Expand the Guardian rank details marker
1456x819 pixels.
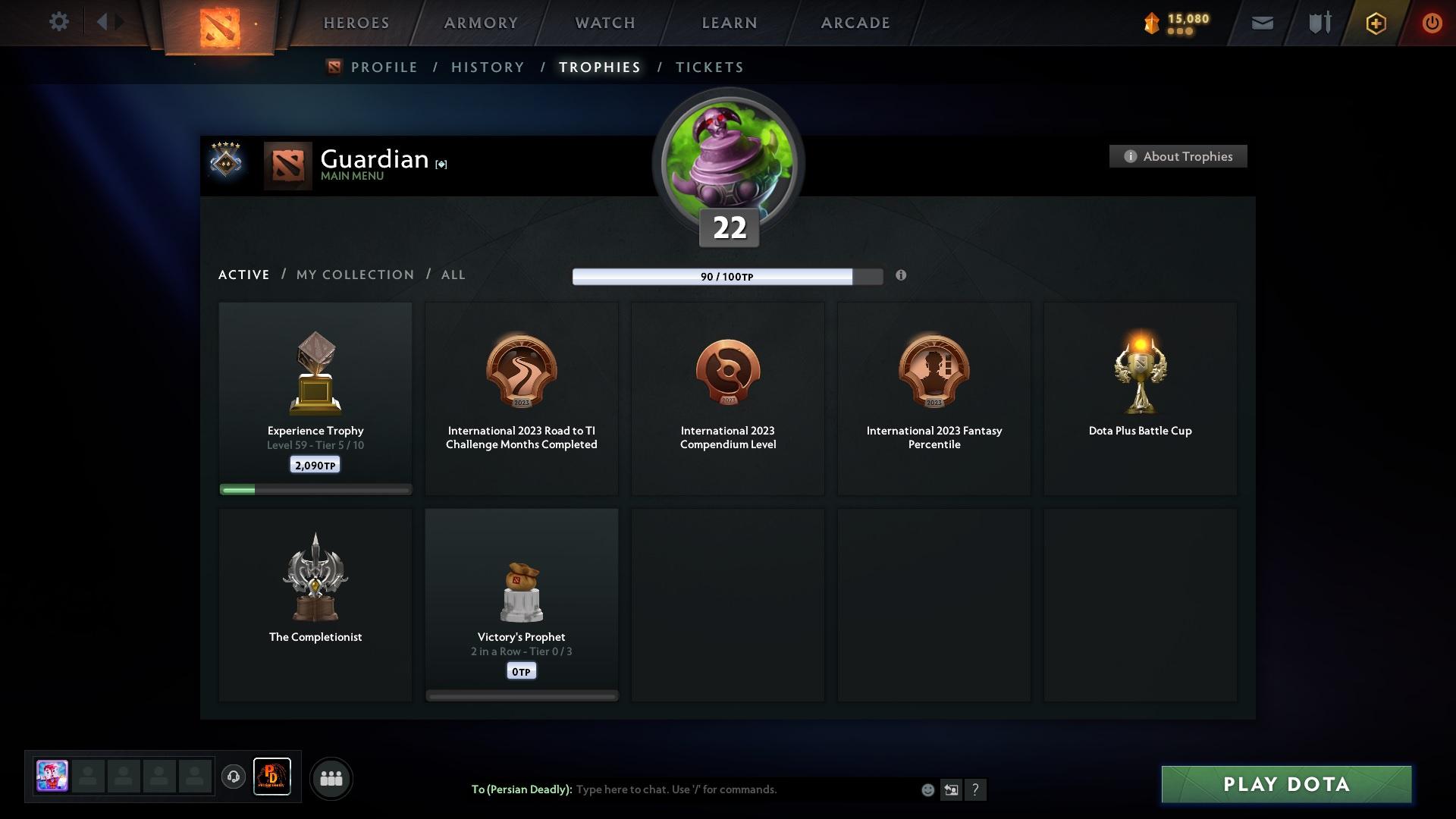tap(441, 164)
